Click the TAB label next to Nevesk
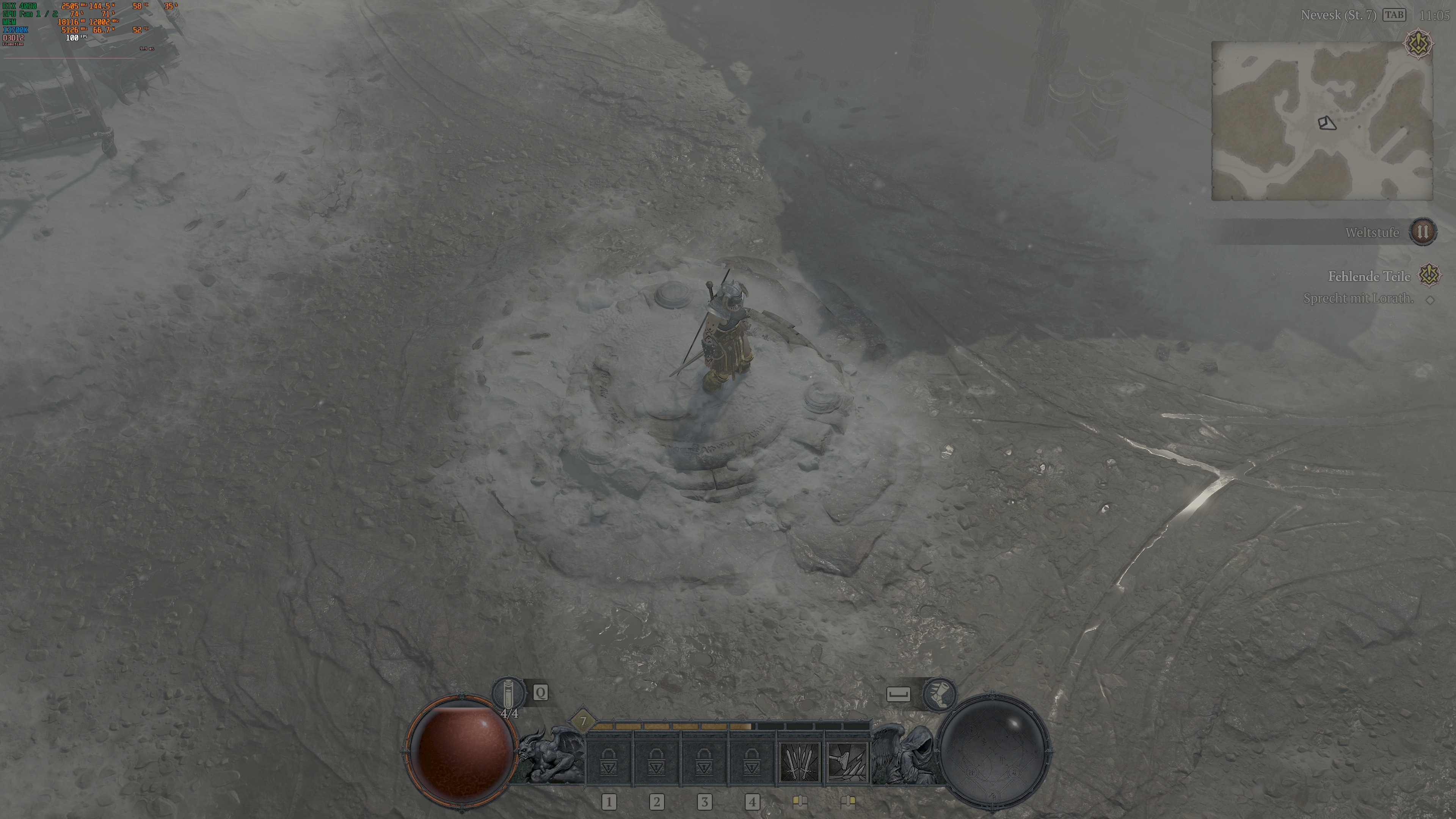Viewport: 1456px width, 819px height. tap(1395, 16)
